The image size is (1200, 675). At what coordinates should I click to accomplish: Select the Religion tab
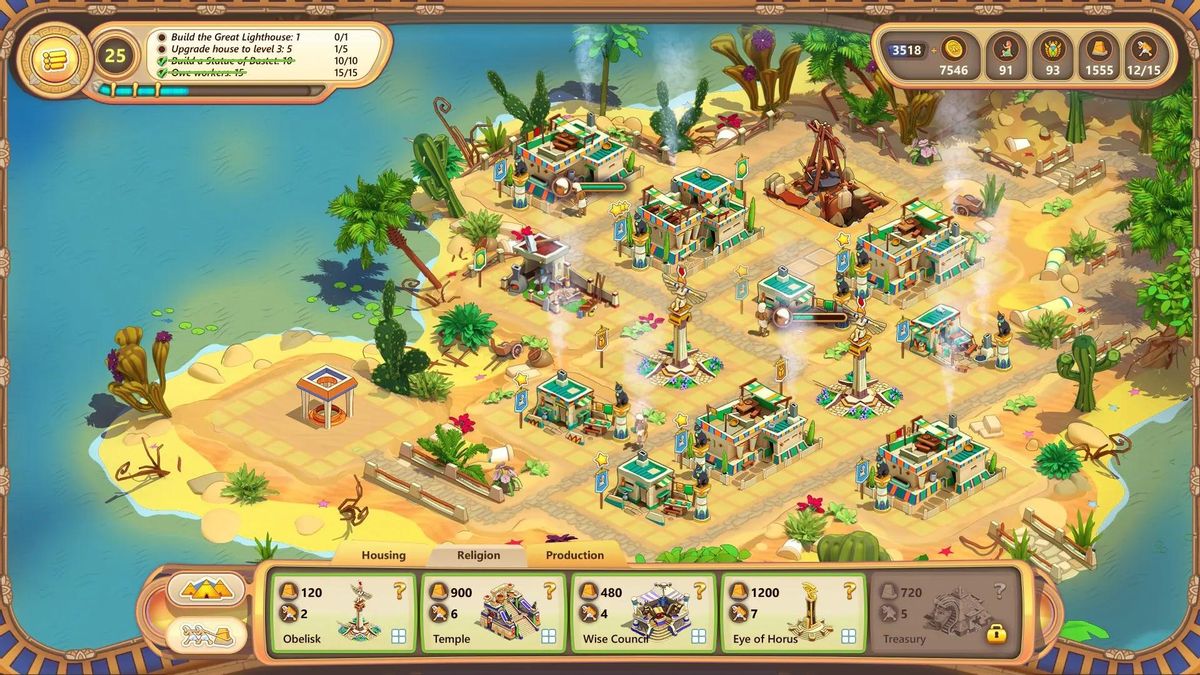click(478, 555)
